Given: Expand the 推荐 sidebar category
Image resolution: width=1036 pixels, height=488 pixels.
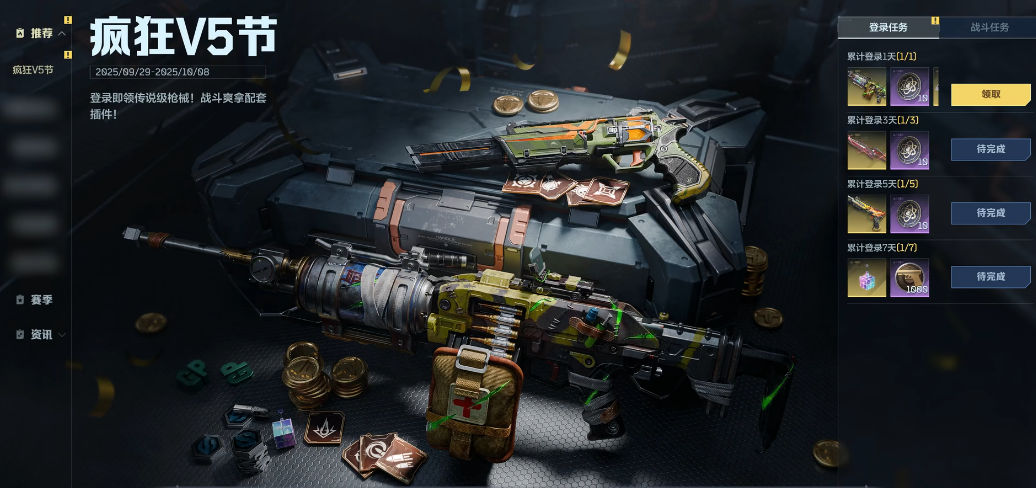Looking at the screenshot, I should click(x=42, y=33).
